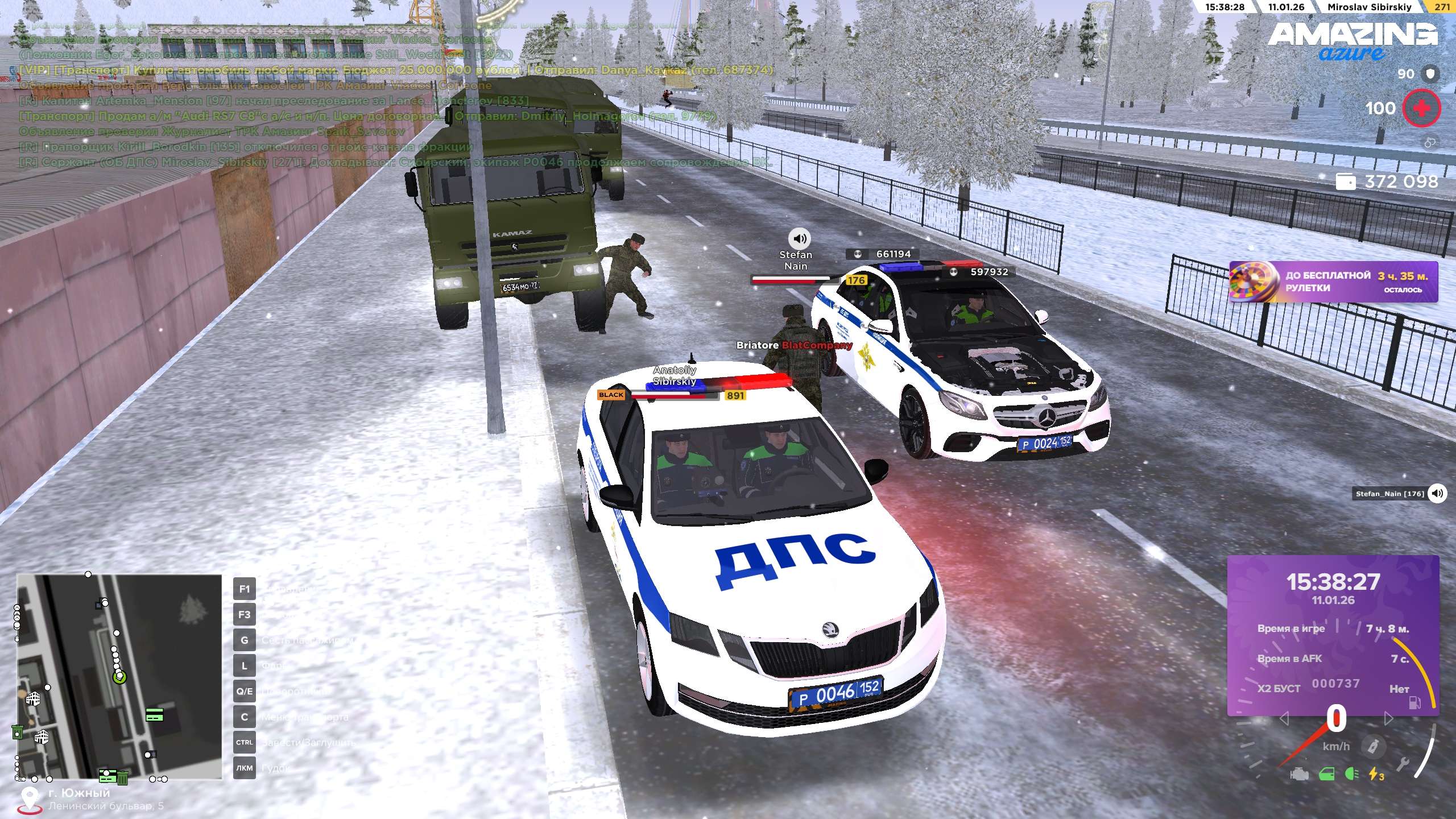Screen dimensions: 1456x819
Task: Open the free roulette countdown banner
Action: [x=1333, y=282]
